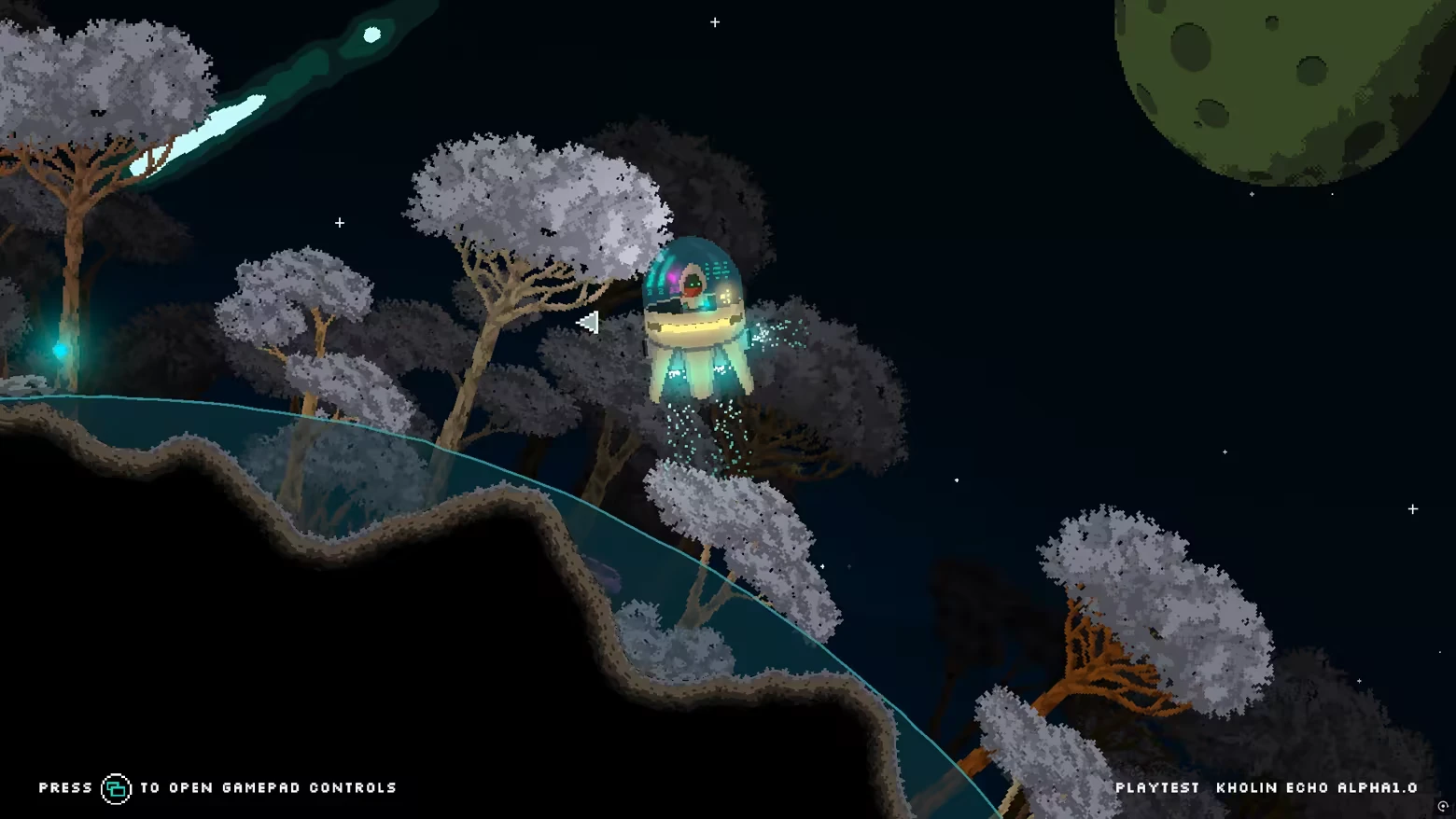Image resolution: width=1456 pixels, height=819 pixels.
Task: Click the small icon in the bottom-right corner
Action: click(1441, 804)
